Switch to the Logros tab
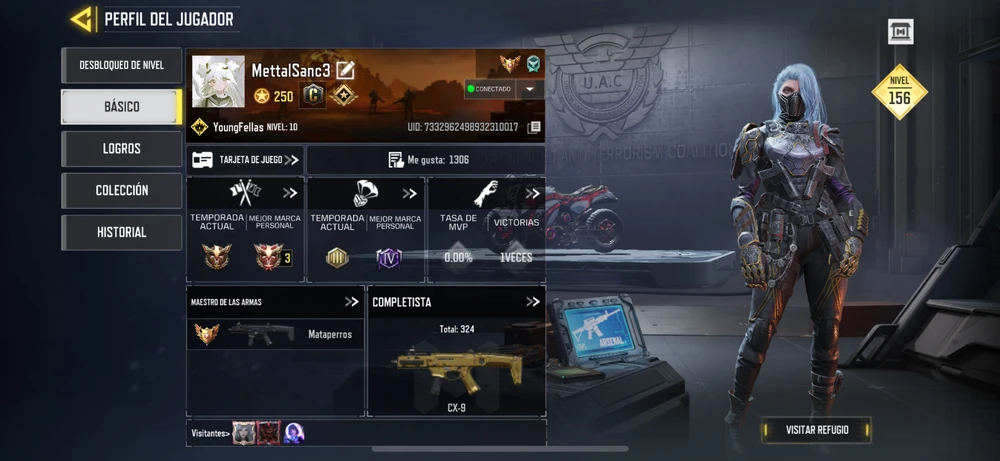 (x=121, y=149)
